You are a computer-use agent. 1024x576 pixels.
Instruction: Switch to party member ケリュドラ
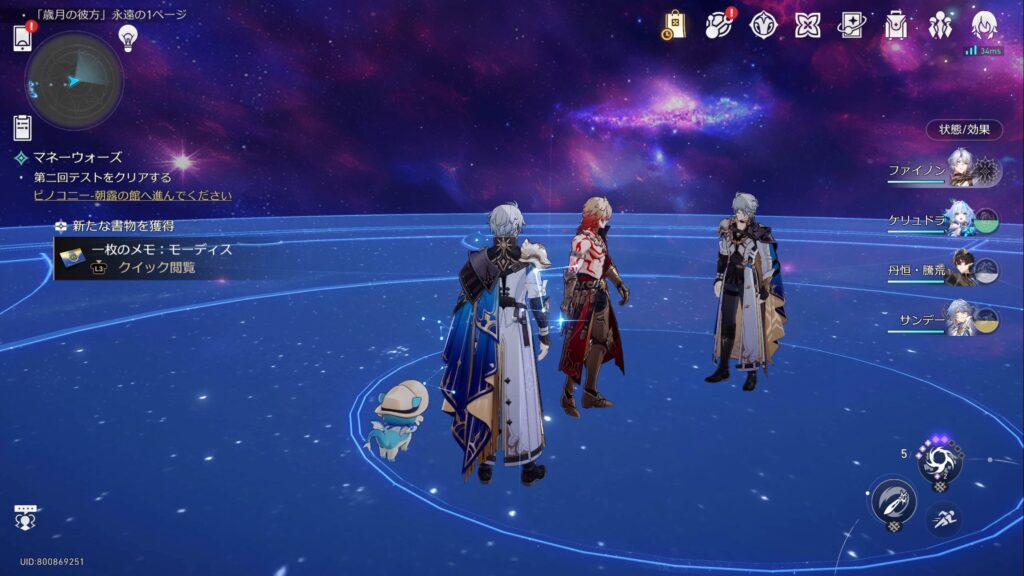tap(945, 220)
